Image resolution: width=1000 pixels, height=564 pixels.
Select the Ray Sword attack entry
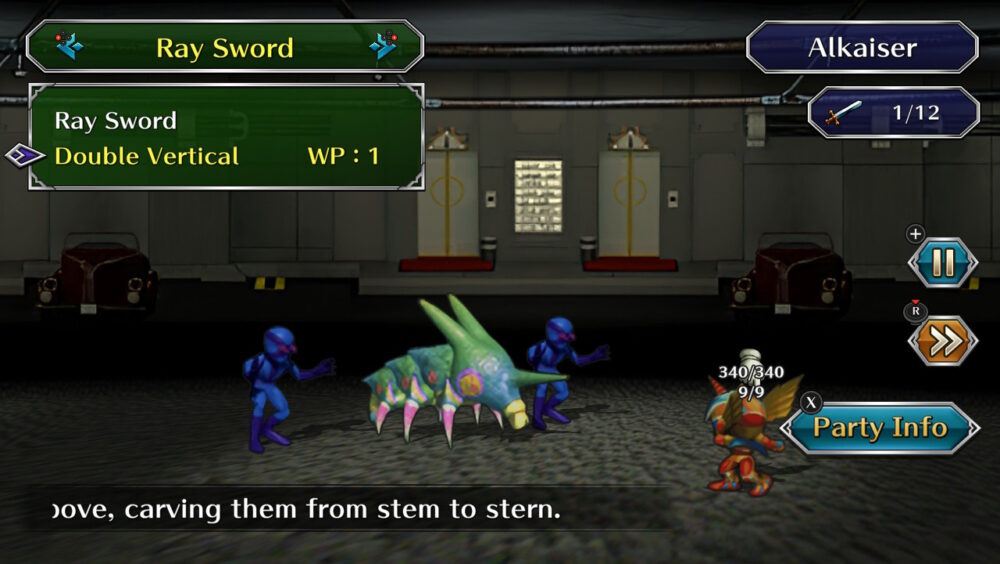116,121
